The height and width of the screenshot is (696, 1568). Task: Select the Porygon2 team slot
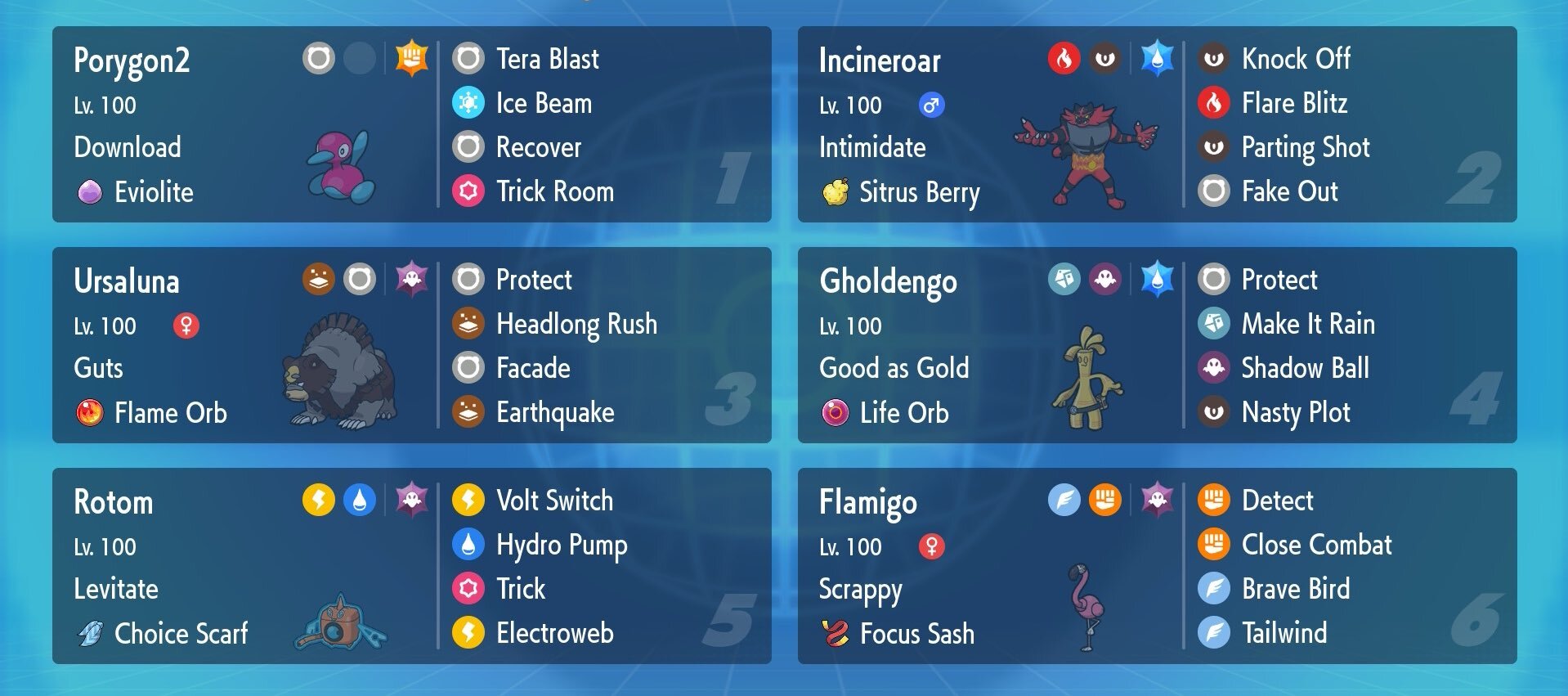[131, 61]
